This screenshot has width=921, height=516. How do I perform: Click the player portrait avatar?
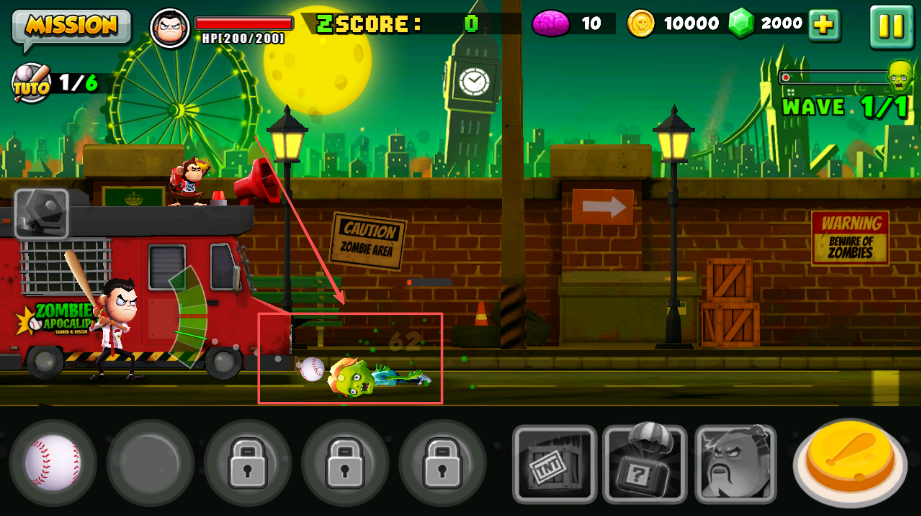click(x=170, y=27)
